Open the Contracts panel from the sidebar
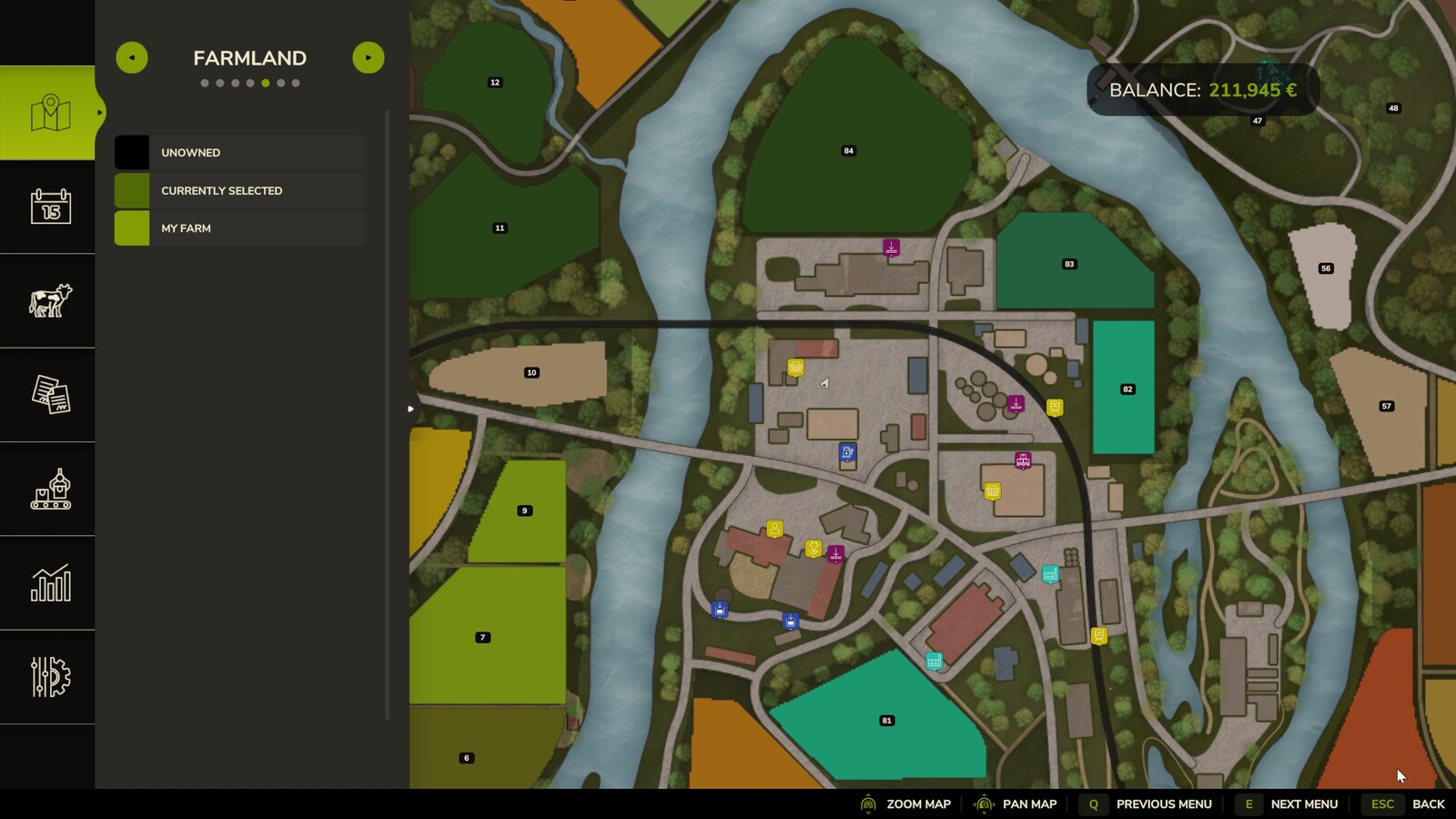Image resolution: width=1456 pixels, height=819 pixels. pos(50,394)
